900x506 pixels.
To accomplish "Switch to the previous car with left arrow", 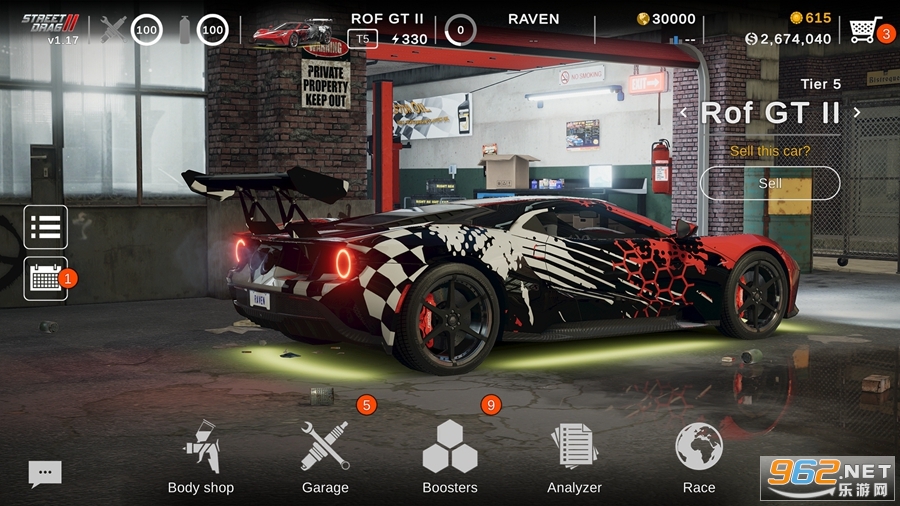I will pyautogui.click(x=684, y=113).
